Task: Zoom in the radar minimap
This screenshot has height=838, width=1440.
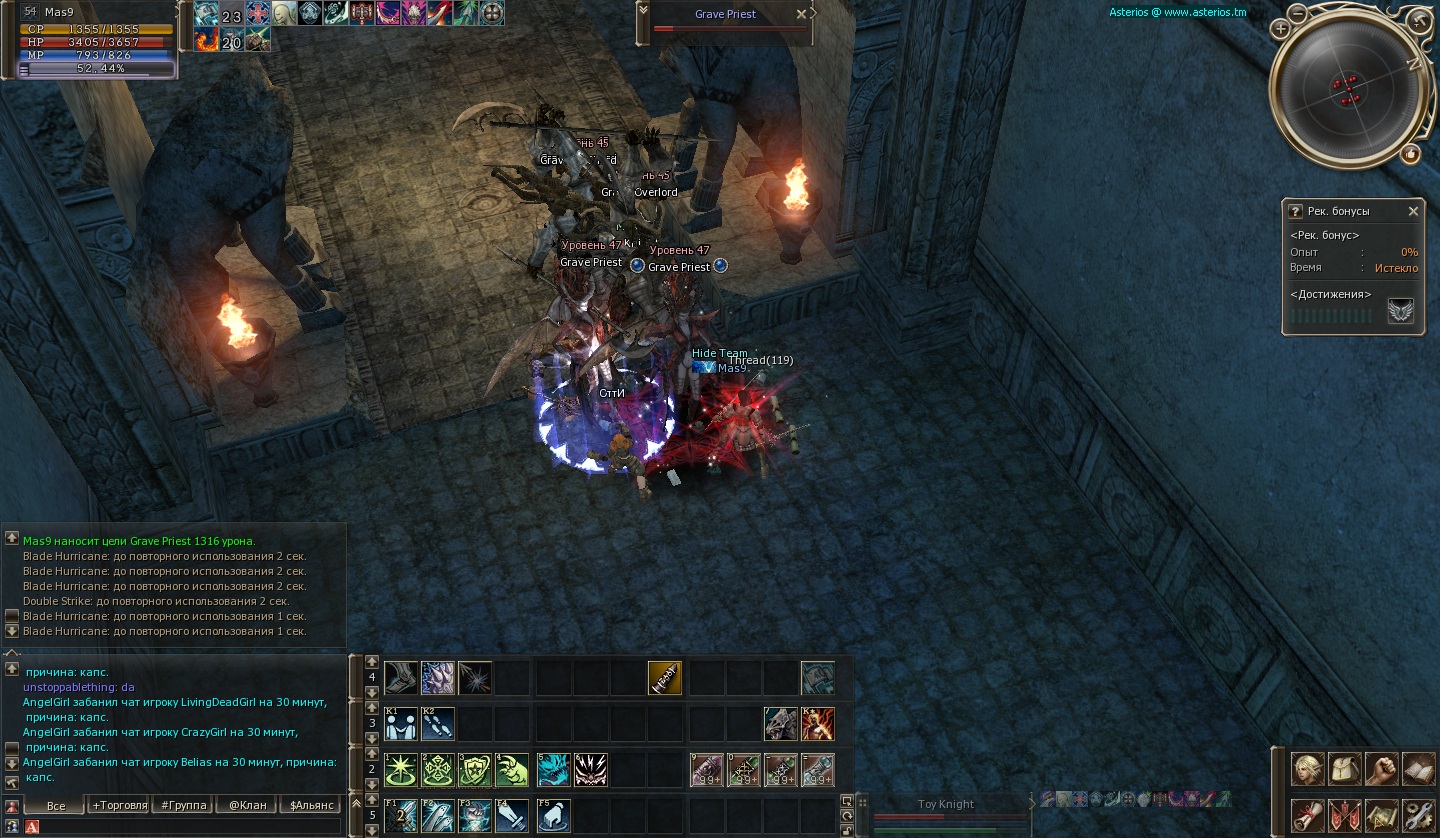Action: tap(1280, 29)
